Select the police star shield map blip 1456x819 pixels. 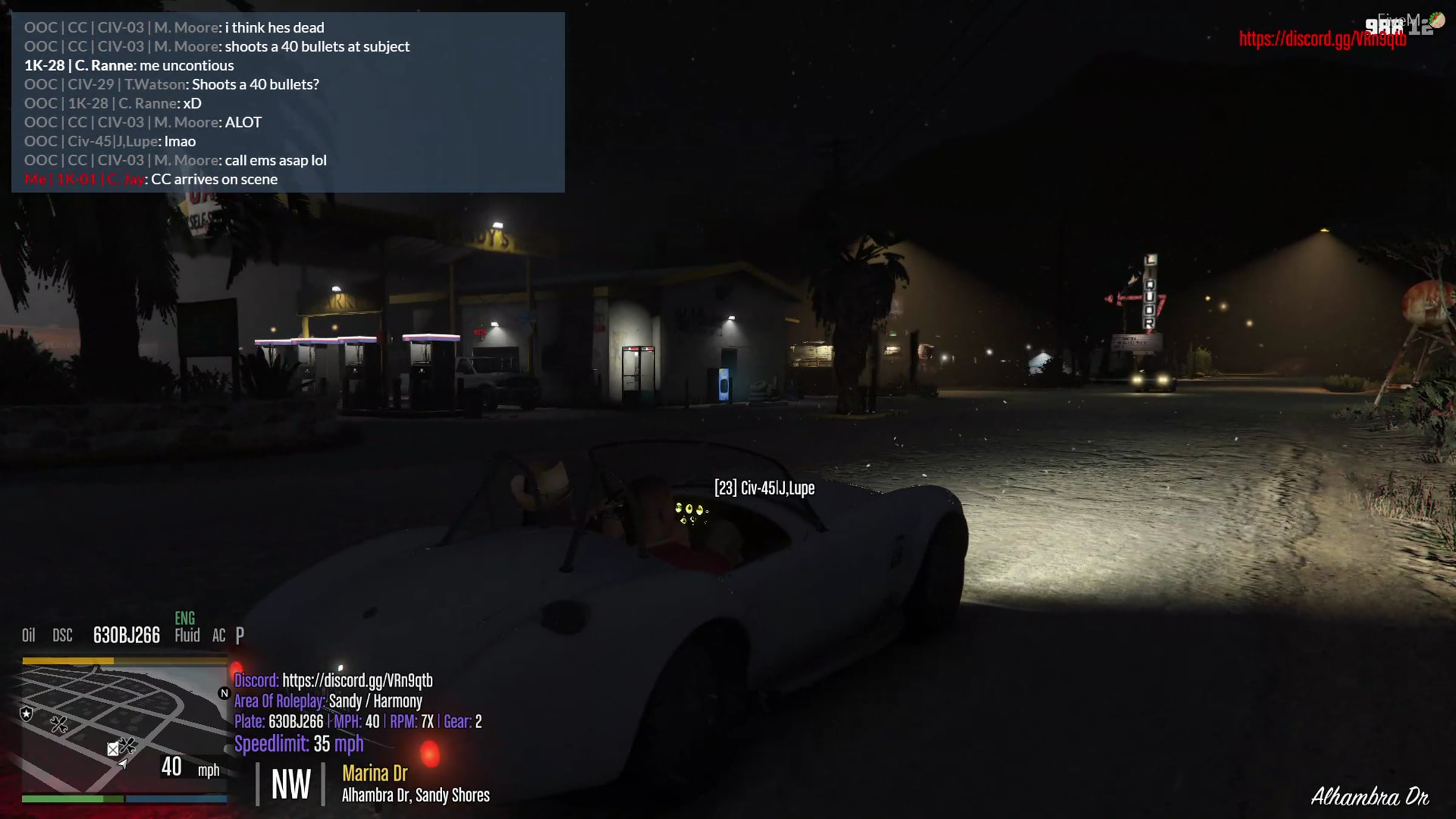[26, 713]
